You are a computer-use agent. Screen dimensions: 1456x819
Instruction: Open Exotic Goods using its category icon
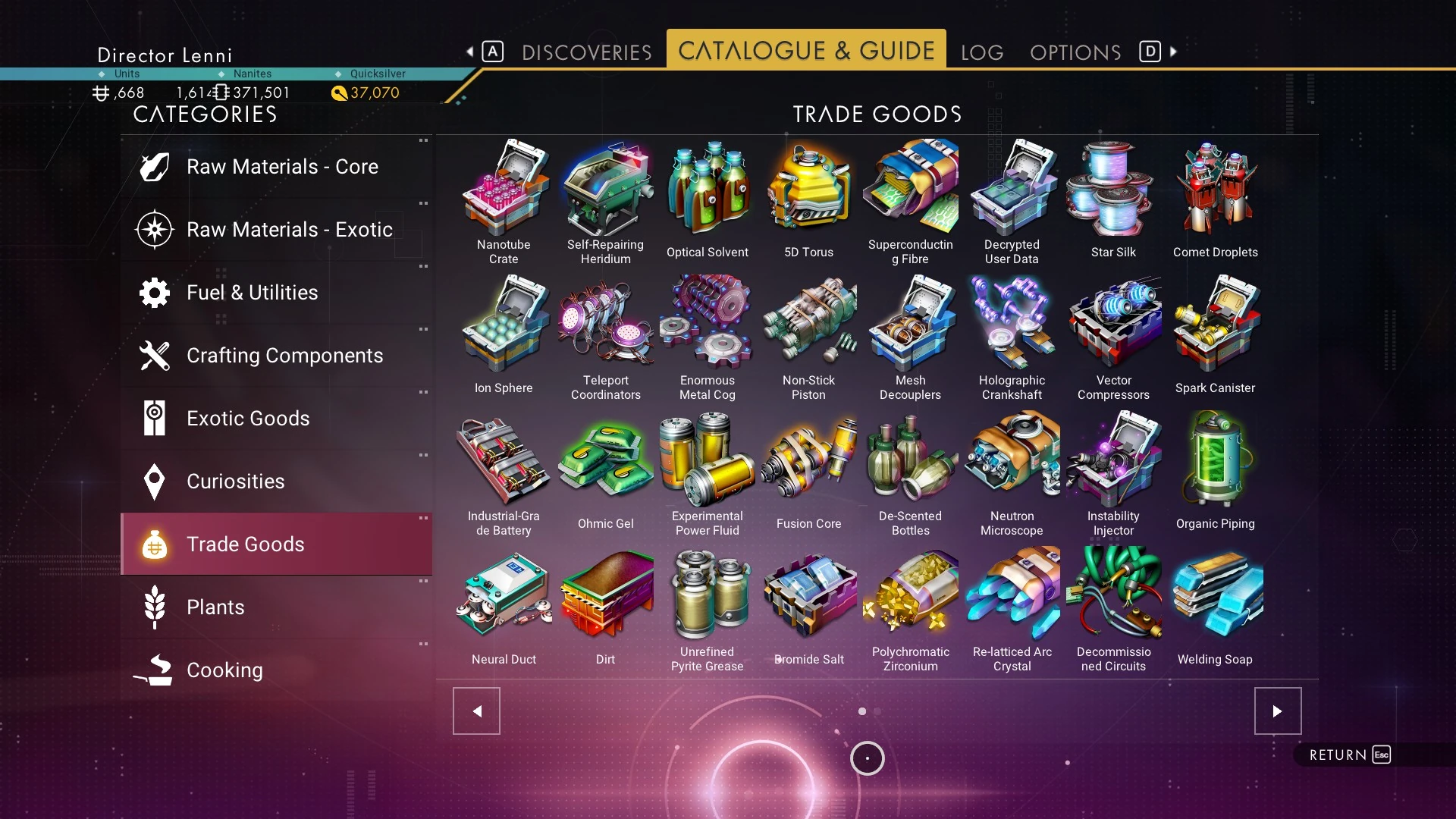tap(154, 418)
